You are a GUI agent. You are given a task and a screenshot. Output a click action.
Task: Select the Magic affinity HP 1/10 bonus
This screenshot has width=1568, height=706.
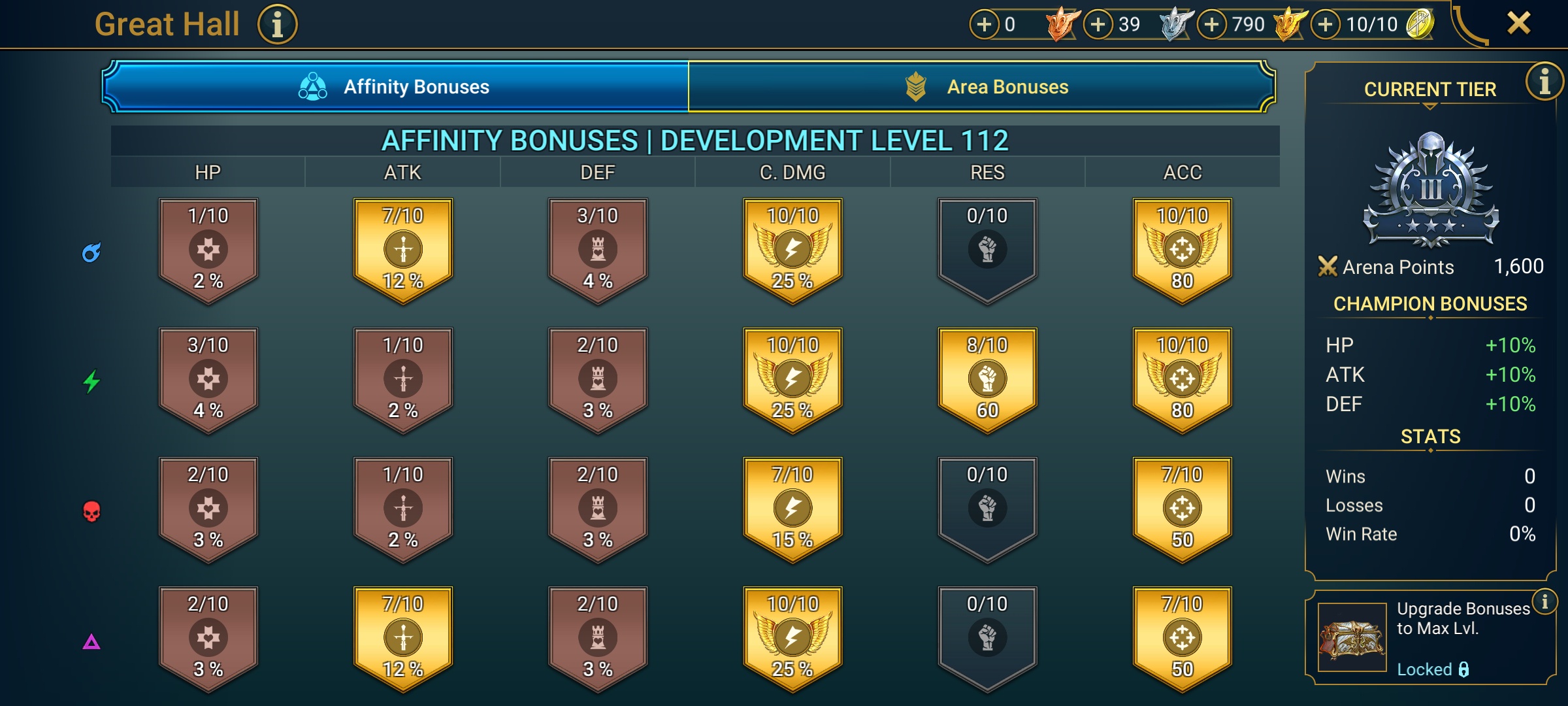tap(208, 249)
